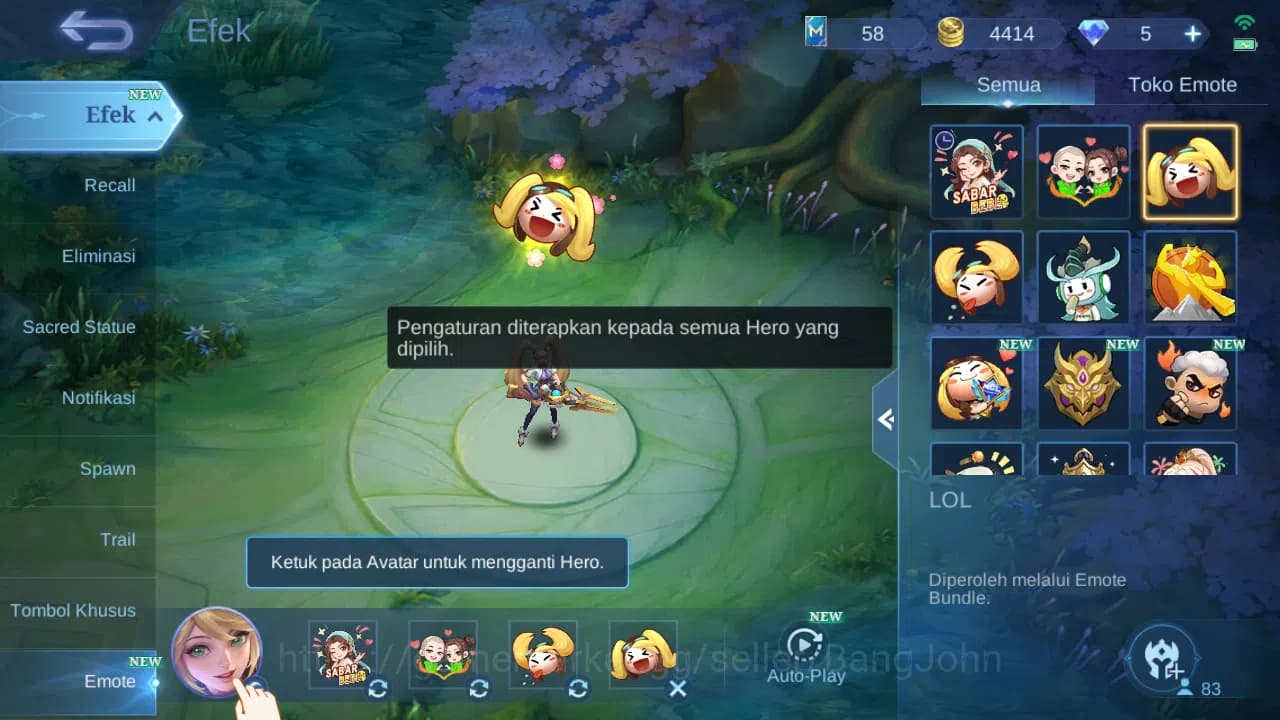Toggle swap on the tongue-out emote slot
This screenshot has height=720, width=1280.
coord(578,689)
